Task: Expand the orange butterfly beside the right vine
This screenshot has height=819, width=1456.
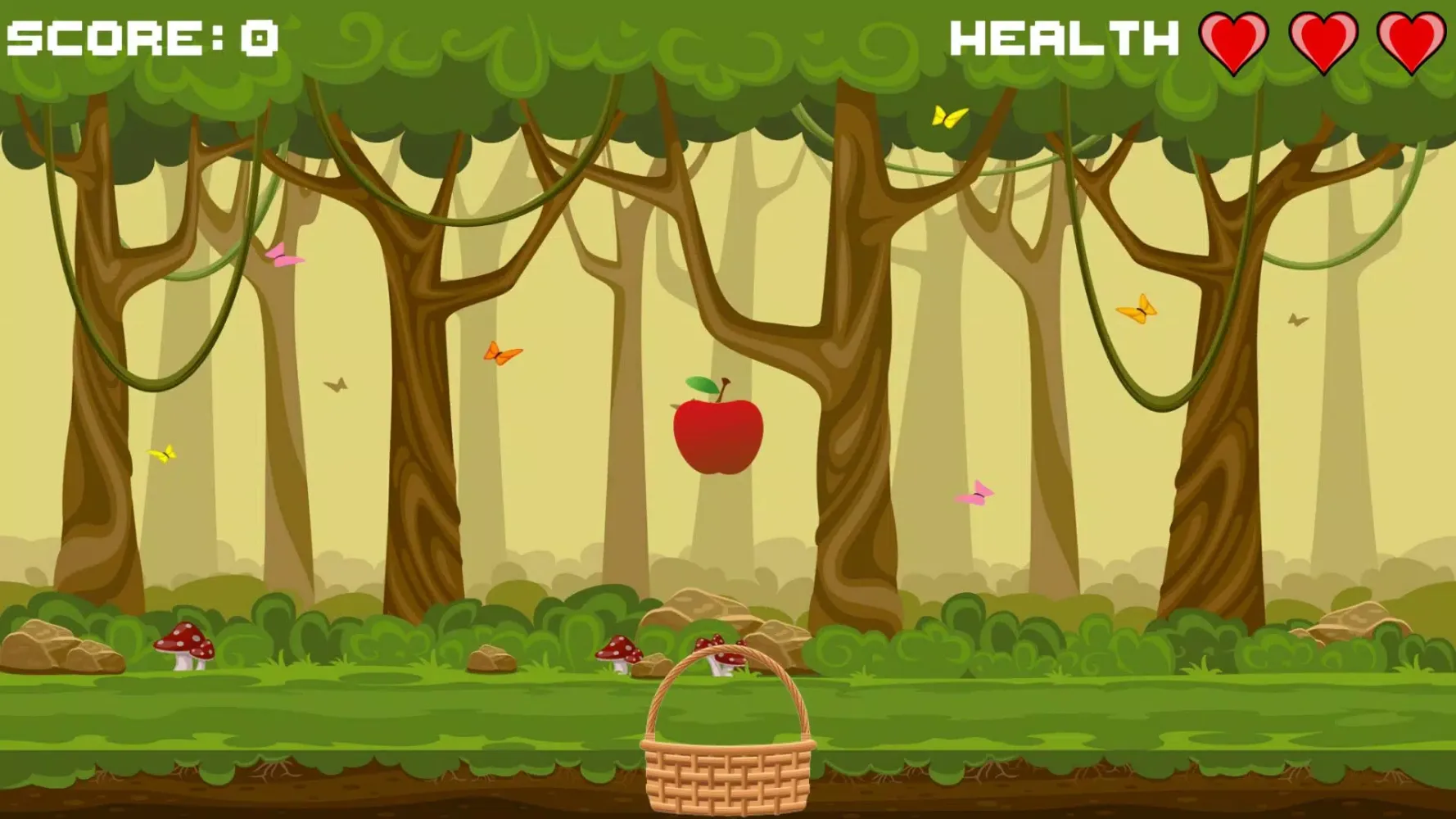Action: pyautogui.click(x=1138, y=309)
